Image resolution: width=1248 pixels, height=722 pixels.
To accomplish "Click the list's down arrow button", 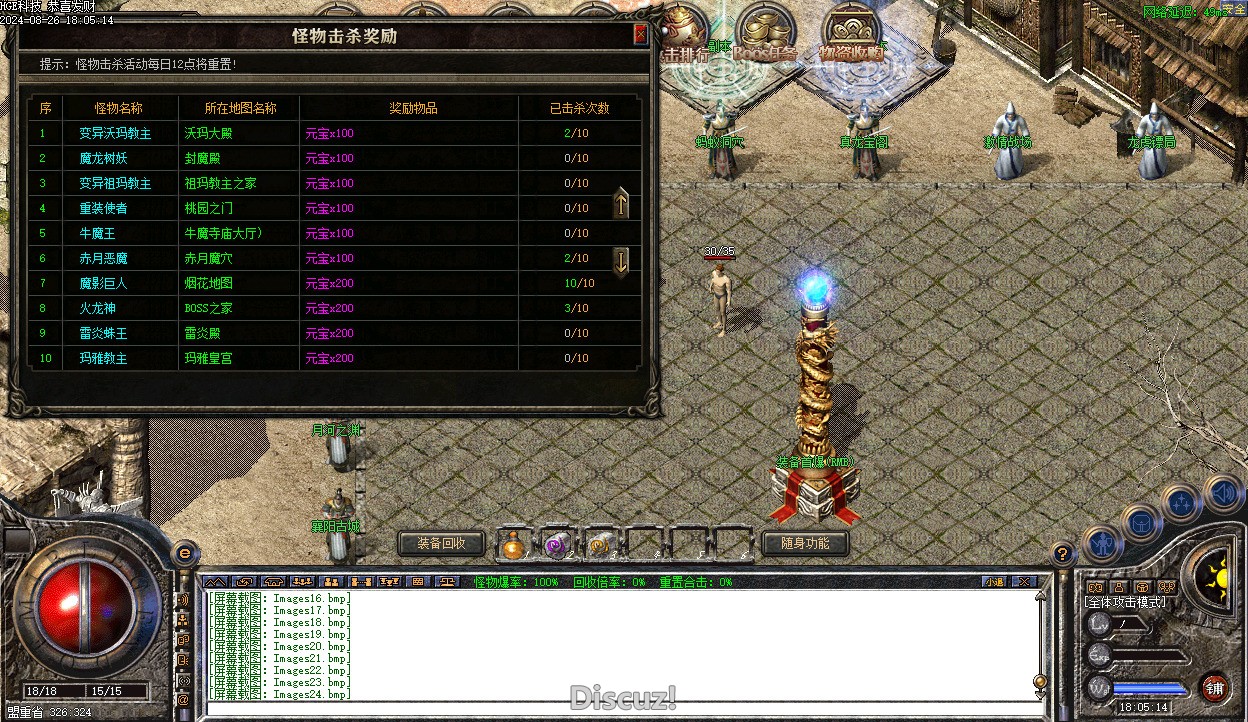I will pos(621,262).
